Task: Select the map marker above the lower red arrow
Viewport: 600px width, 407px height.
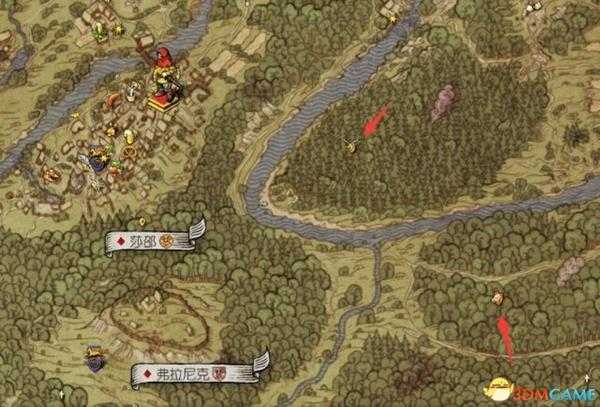Action: [498, 298]
